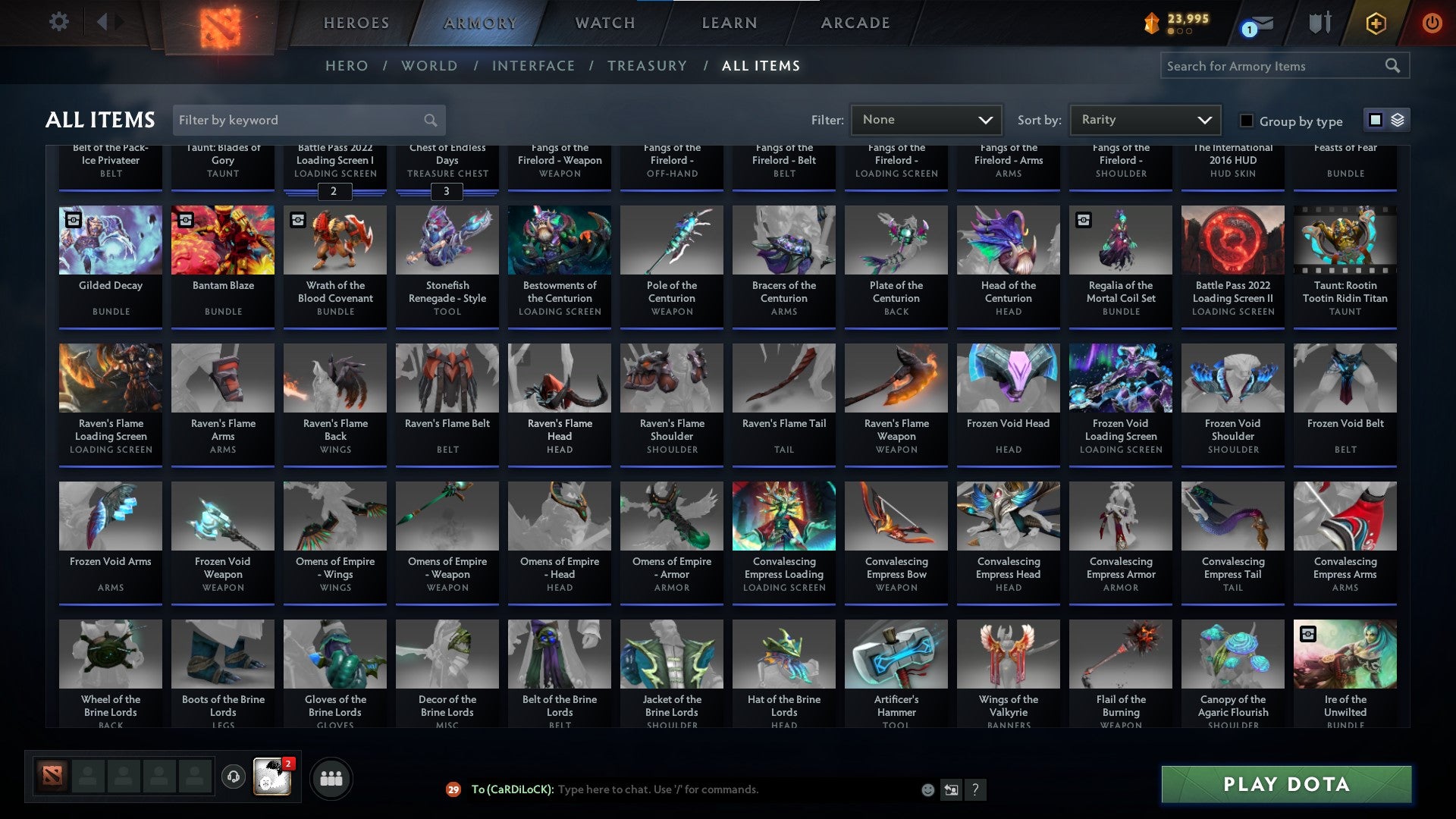Select the Frozen Void Head item thumbnail
This screenshot has width=1456, height=819.
coord(1008,377)
